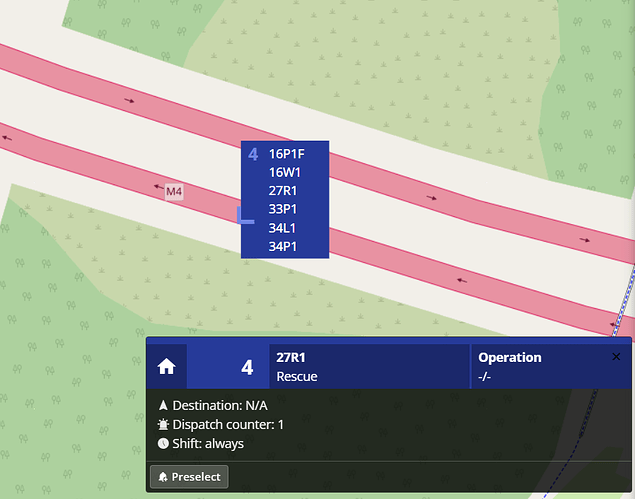Screen dimensions: 635x499
Task: Select unit 34L1 in the list
Action: 285,228
